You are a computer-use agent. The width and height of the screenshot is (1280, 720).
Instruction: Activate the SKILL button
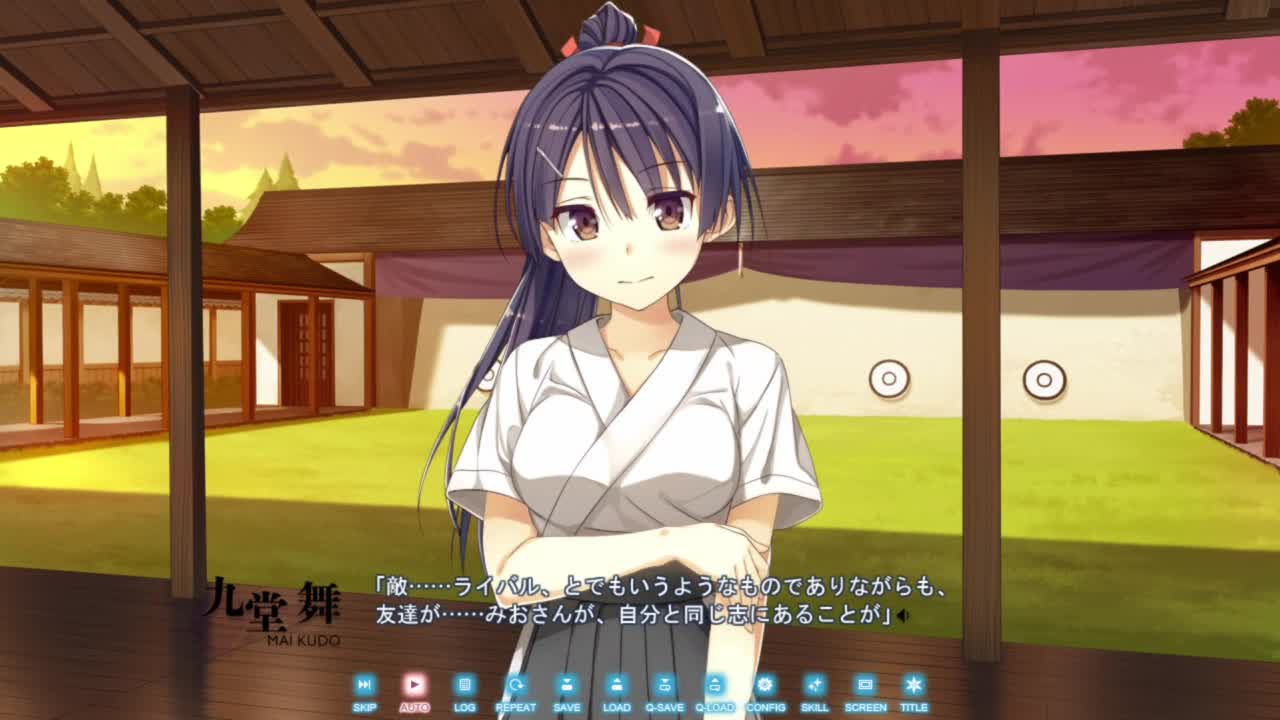point(814,686)
